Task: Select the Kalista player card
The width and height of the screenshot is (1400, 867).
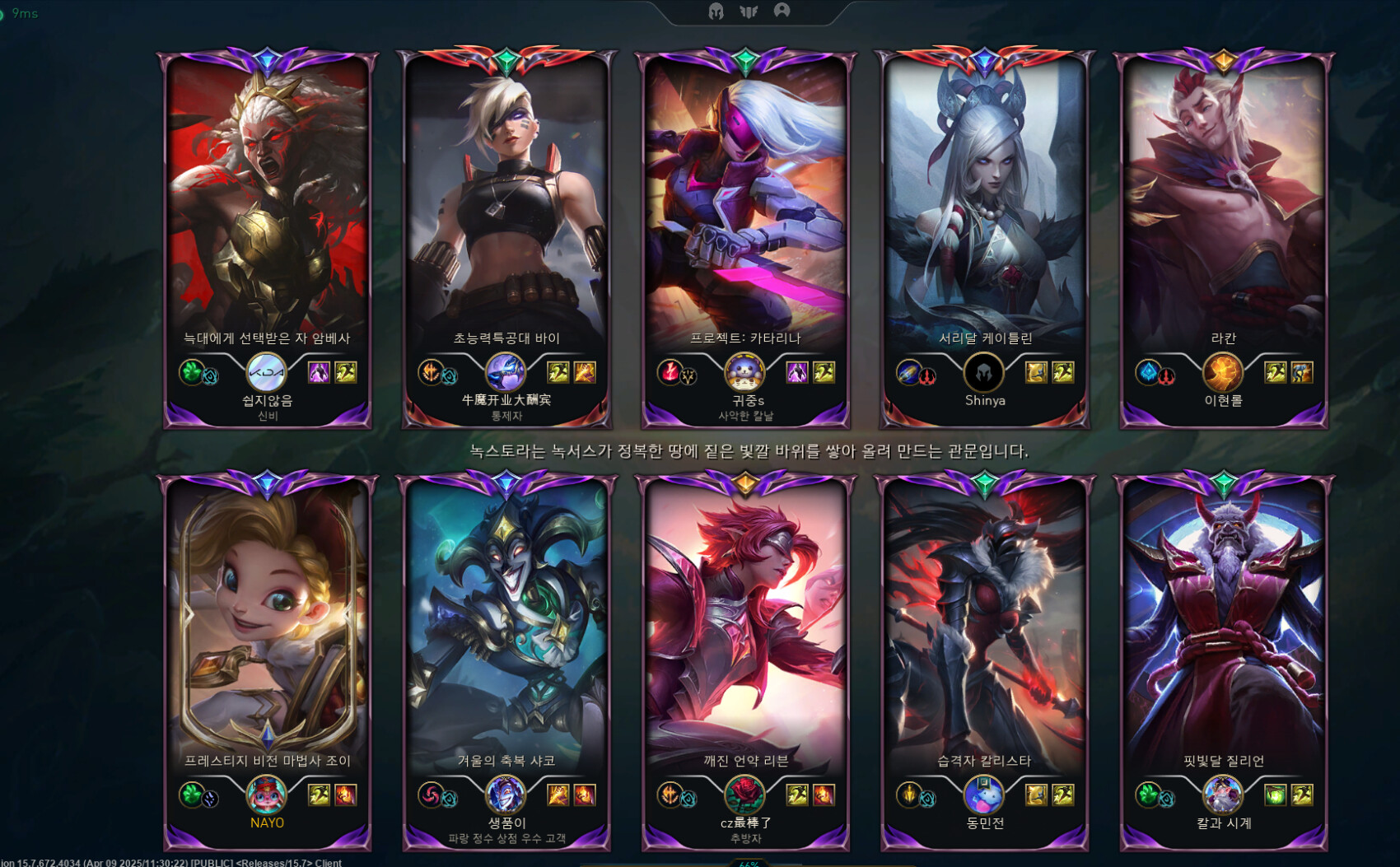Action: coord(984,626)
